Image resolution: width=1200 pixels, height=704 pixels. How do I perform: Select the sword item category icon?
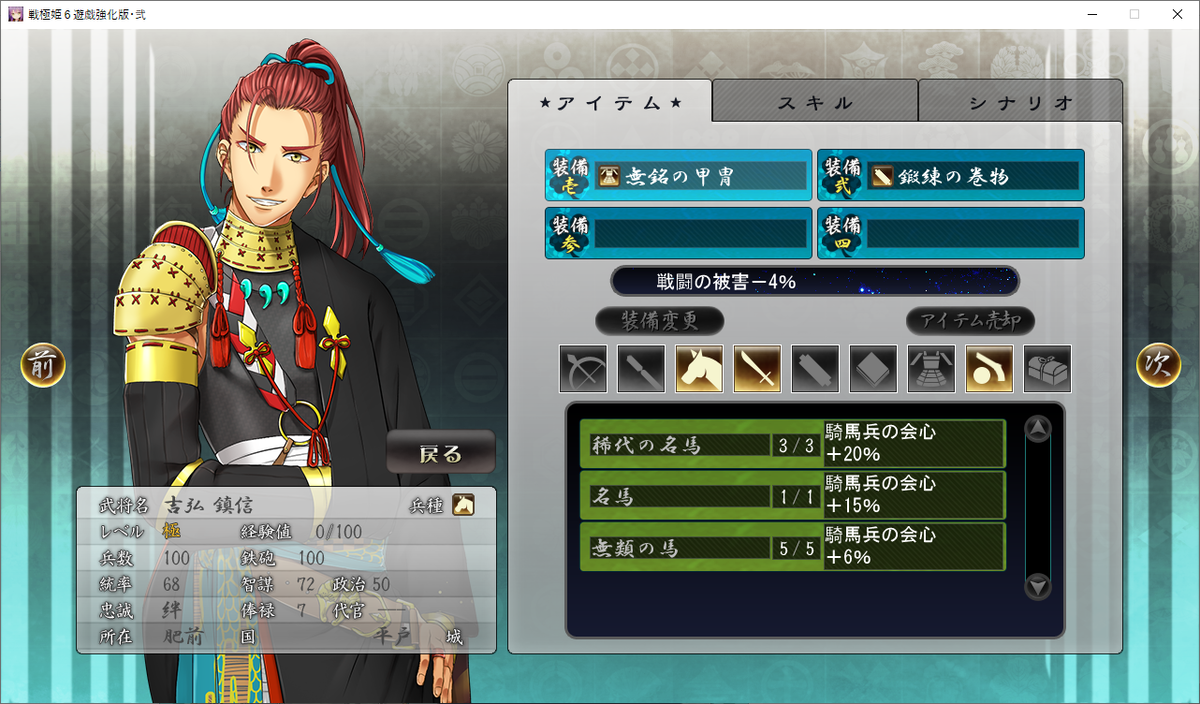click(757, 369)
